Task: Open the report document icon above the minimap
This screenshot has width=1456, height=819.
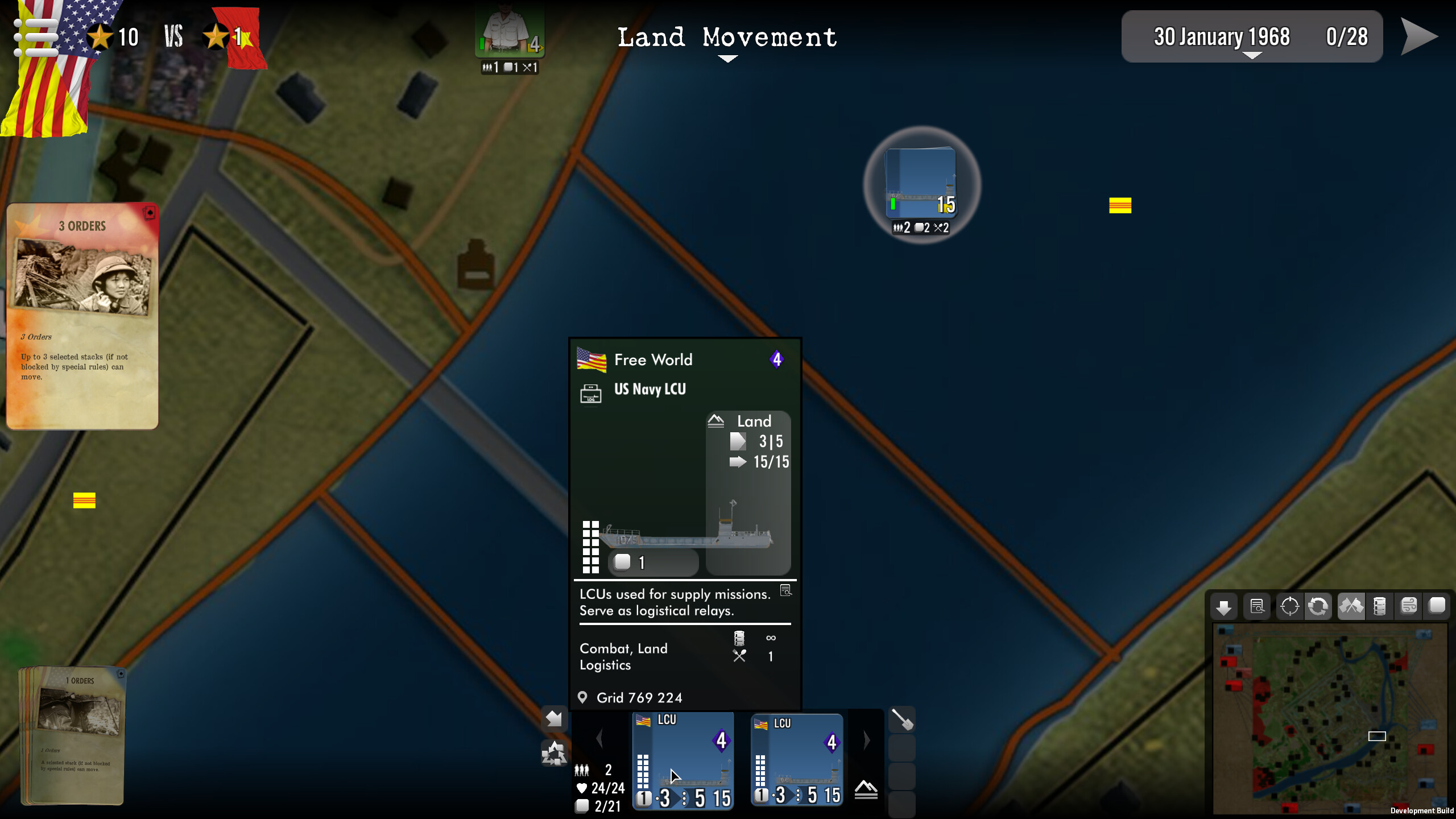Action: pos(1258,606)
